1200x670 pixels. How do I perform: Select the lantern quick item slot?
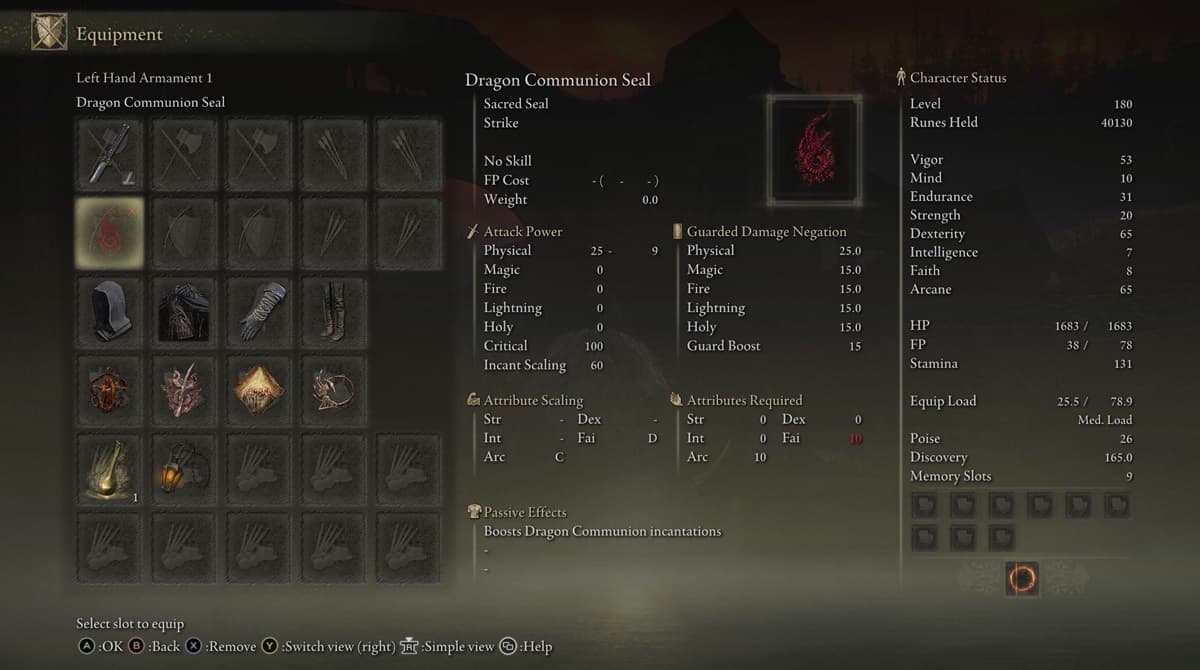tap(184, 468)
